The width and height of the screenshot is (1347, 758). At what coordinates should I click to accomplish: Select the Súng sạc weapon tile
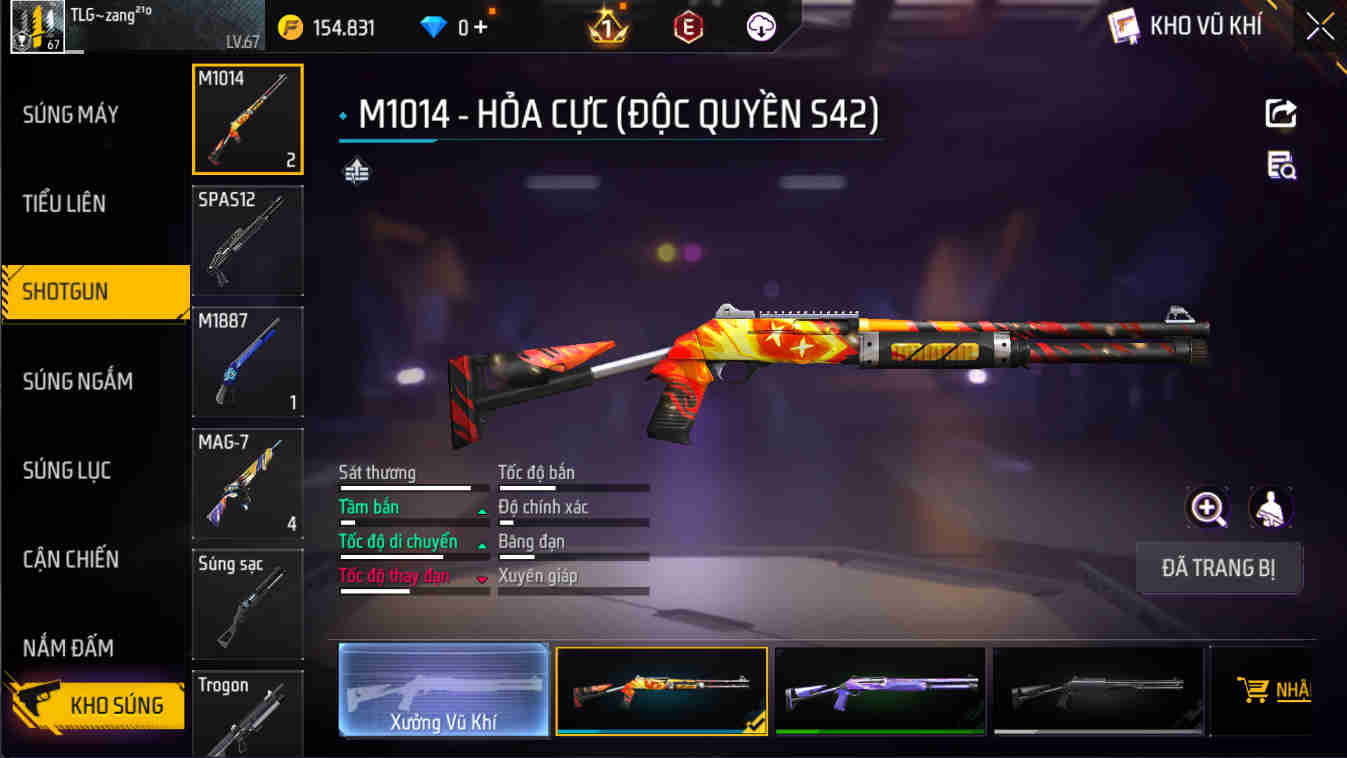tap(248, 604)
